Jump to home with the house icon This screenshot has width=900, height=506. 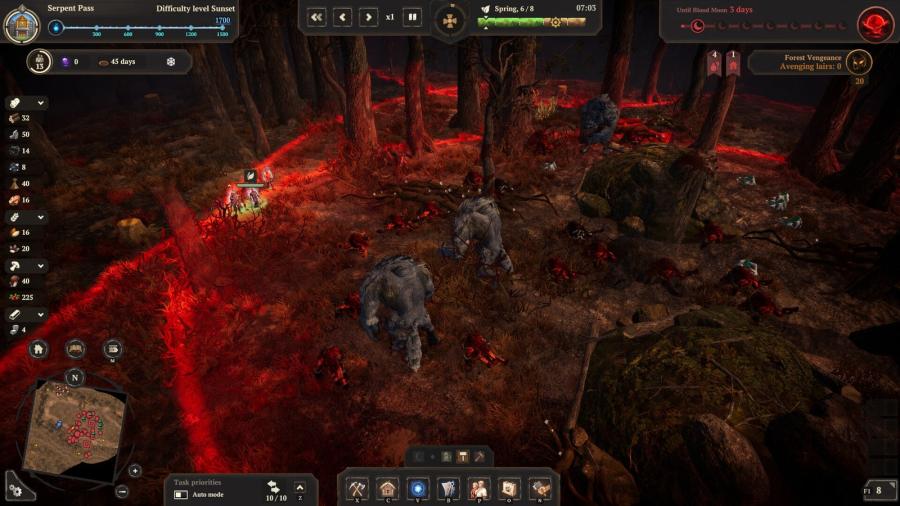pyautogui.click(x=38, y=349)
